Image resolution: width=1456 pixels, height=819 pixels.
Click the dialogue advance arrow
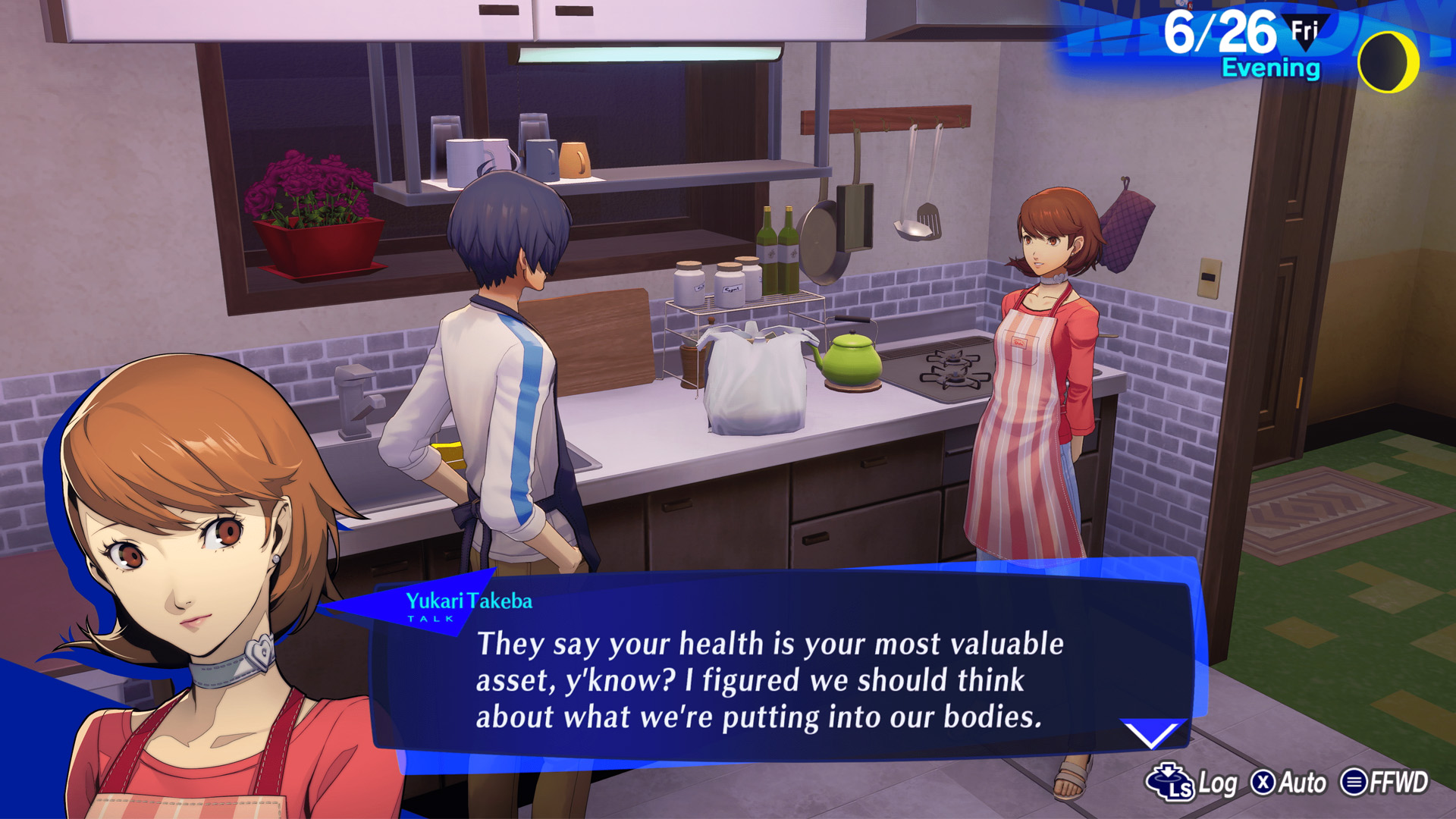click(1152, 734)
